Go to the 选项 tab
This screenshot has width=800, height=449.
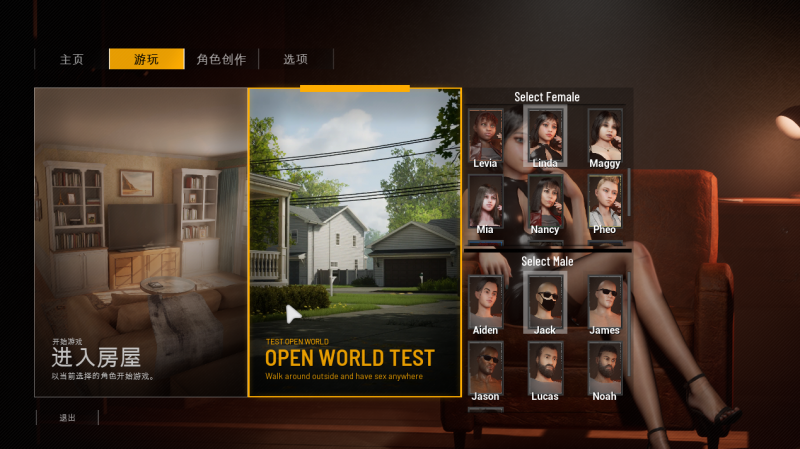tap(295, 59)
